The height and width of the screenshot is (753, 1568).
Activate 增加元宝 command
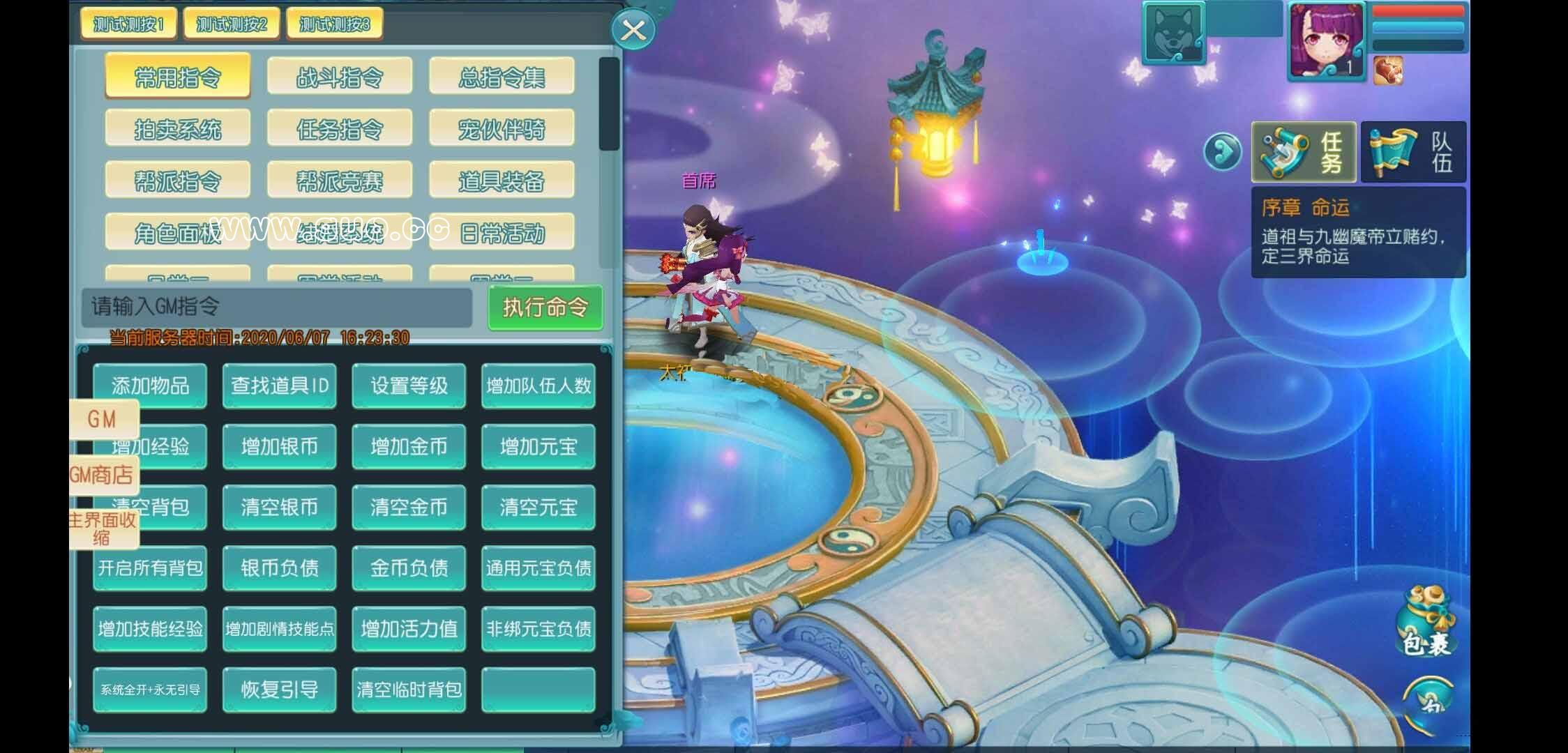[538, 446]
